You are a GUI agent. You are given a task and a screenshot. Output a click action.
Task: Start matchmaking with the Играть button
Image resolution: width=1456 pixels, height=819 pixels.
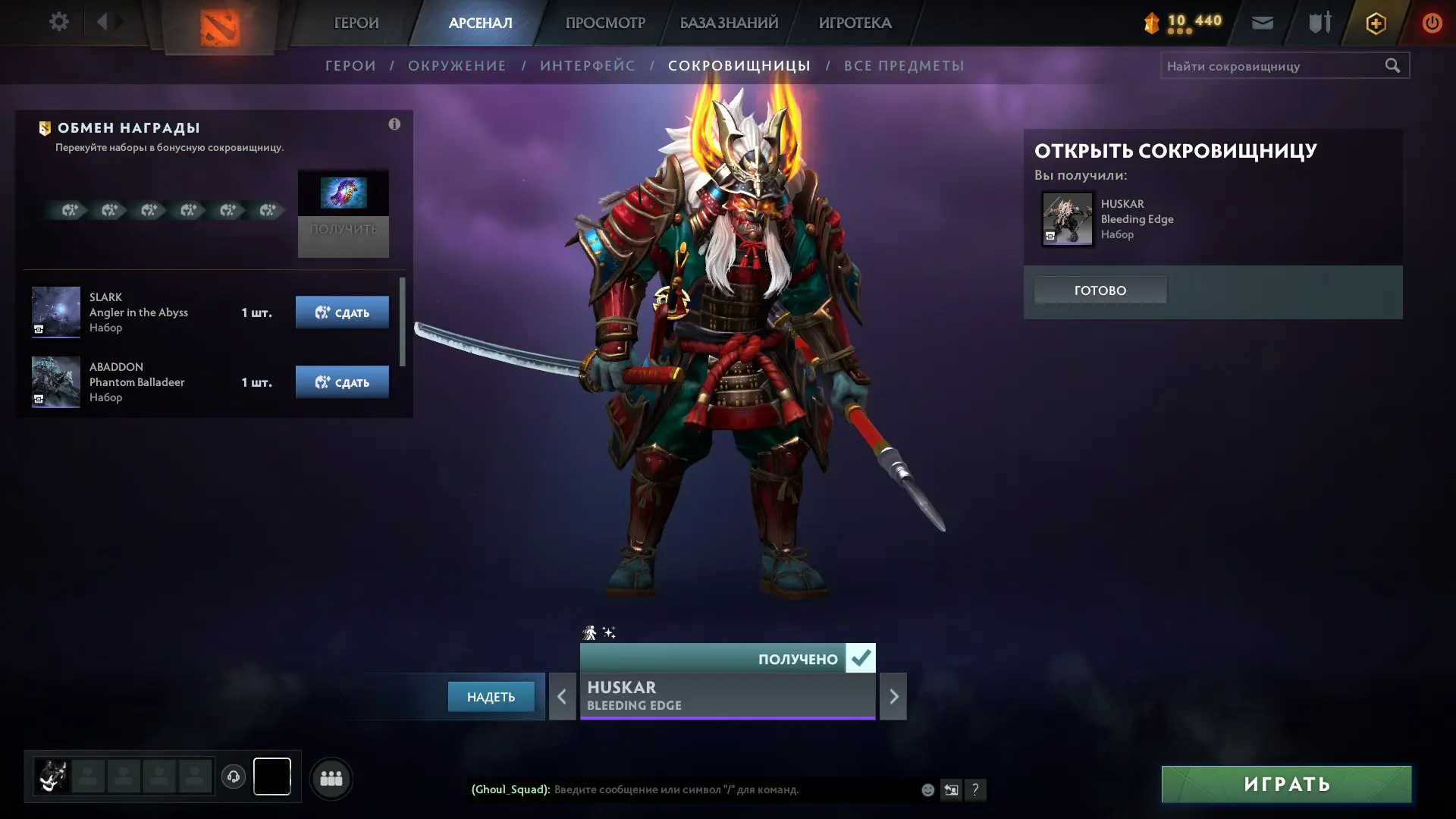coord(1286,784)
